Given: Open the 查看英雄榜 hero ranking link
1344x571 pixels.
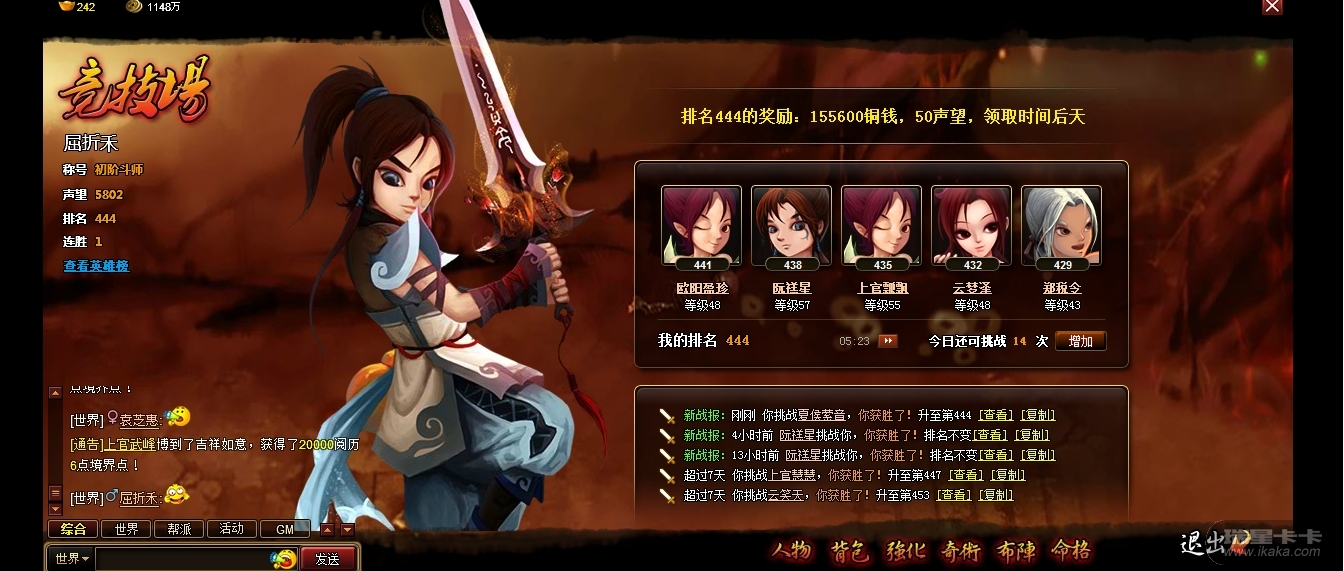Looking at the screenshot, I should point(96,266).
